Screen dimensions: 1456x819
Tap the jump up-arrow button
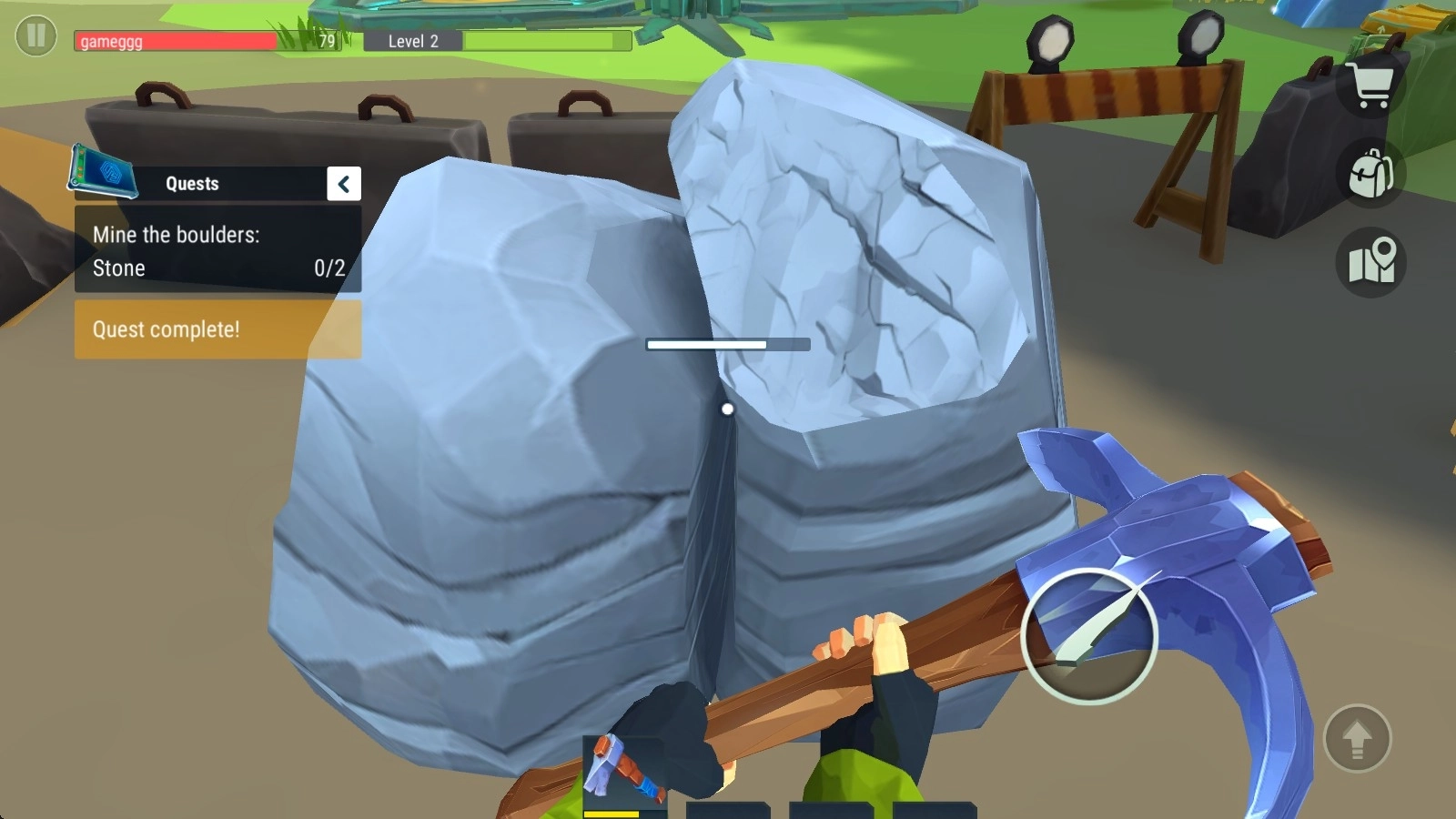[x=1357, y=739]
